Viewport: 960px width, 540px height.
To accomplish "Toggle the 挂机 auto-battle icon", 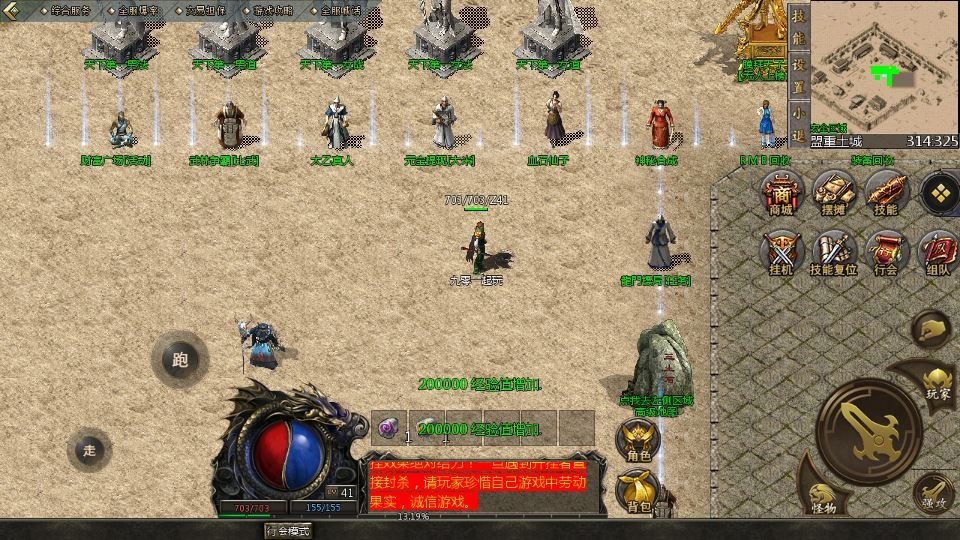I will coord(781,252).
